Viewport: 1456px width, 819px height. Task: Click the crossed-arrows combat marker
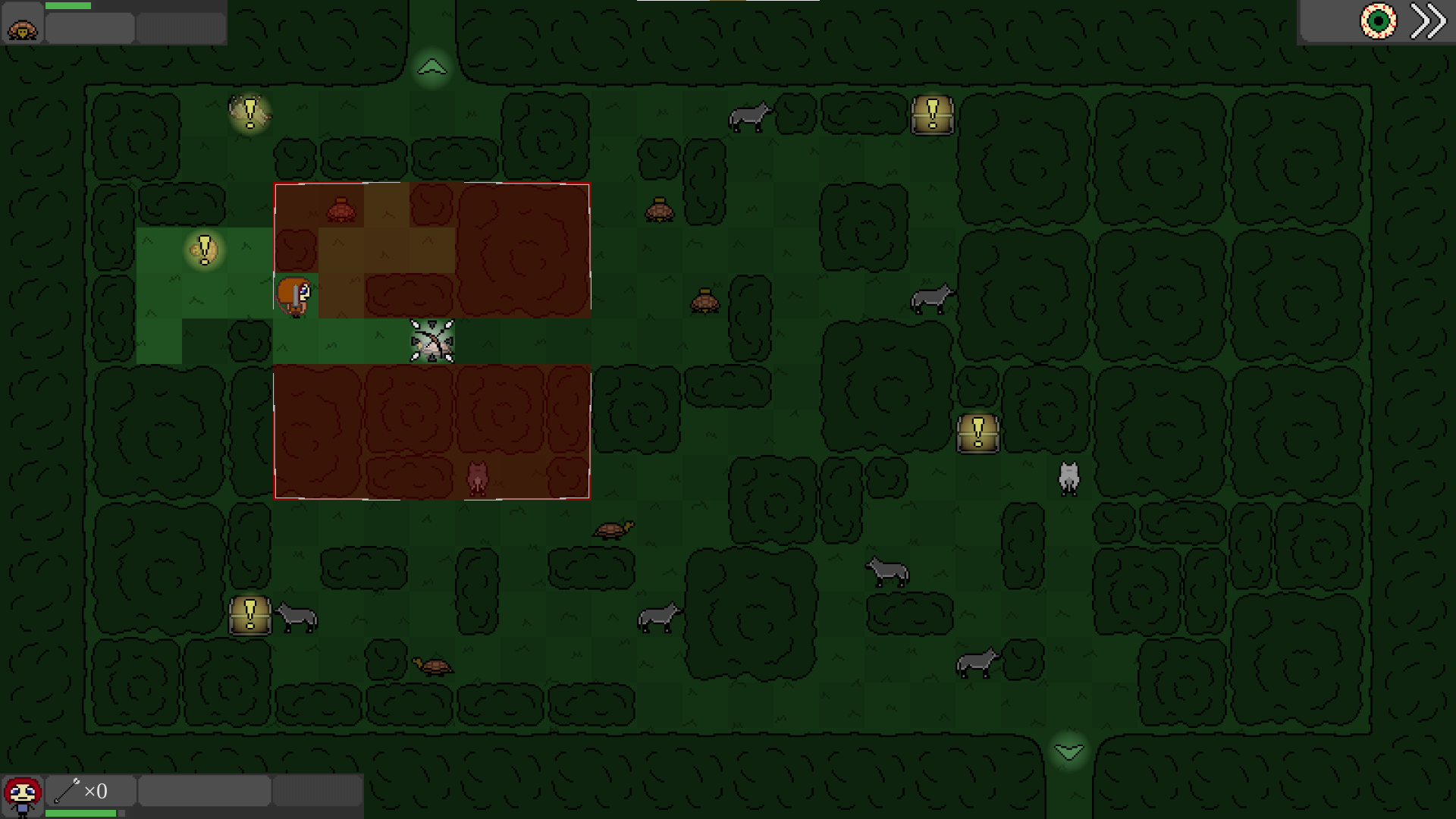[x=430, y=343]
